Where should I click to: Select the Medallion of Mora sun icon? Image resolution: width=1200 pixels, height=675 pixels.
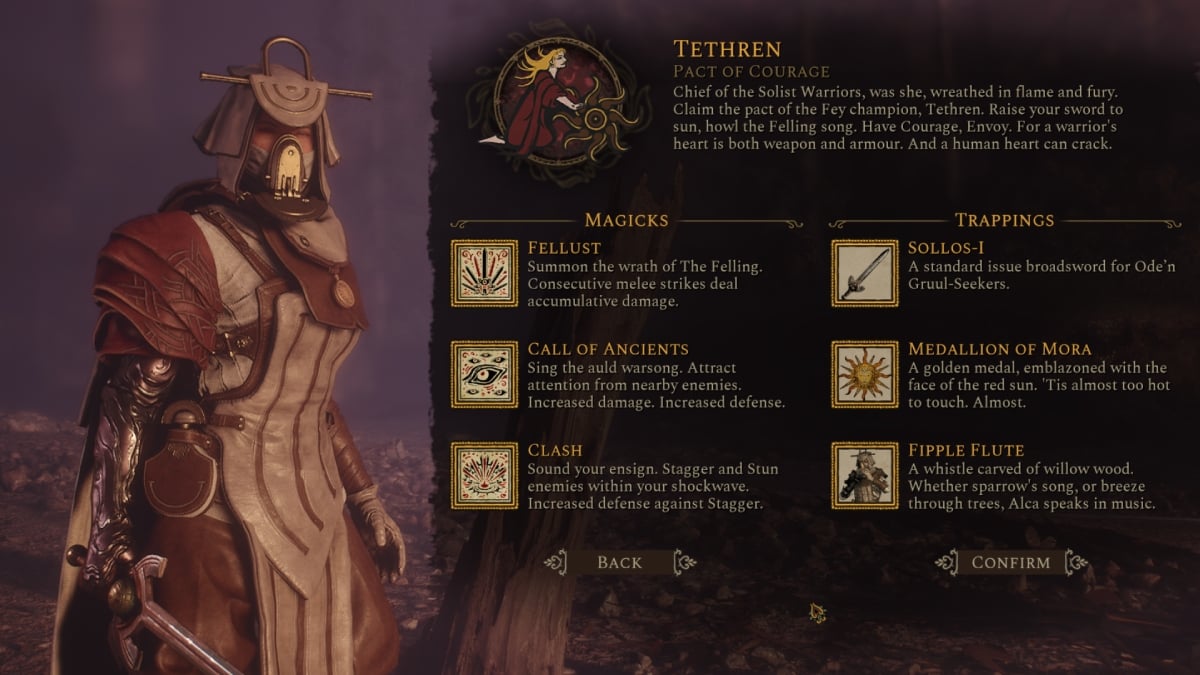coord(865,374)
